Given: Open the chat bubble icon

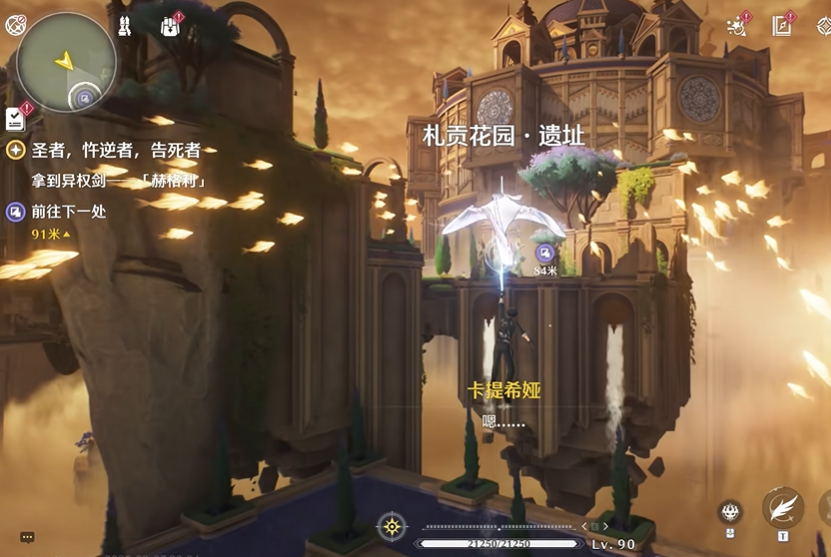Looking at the screenshot, I should pyautogui.click(x=27, y=537).
